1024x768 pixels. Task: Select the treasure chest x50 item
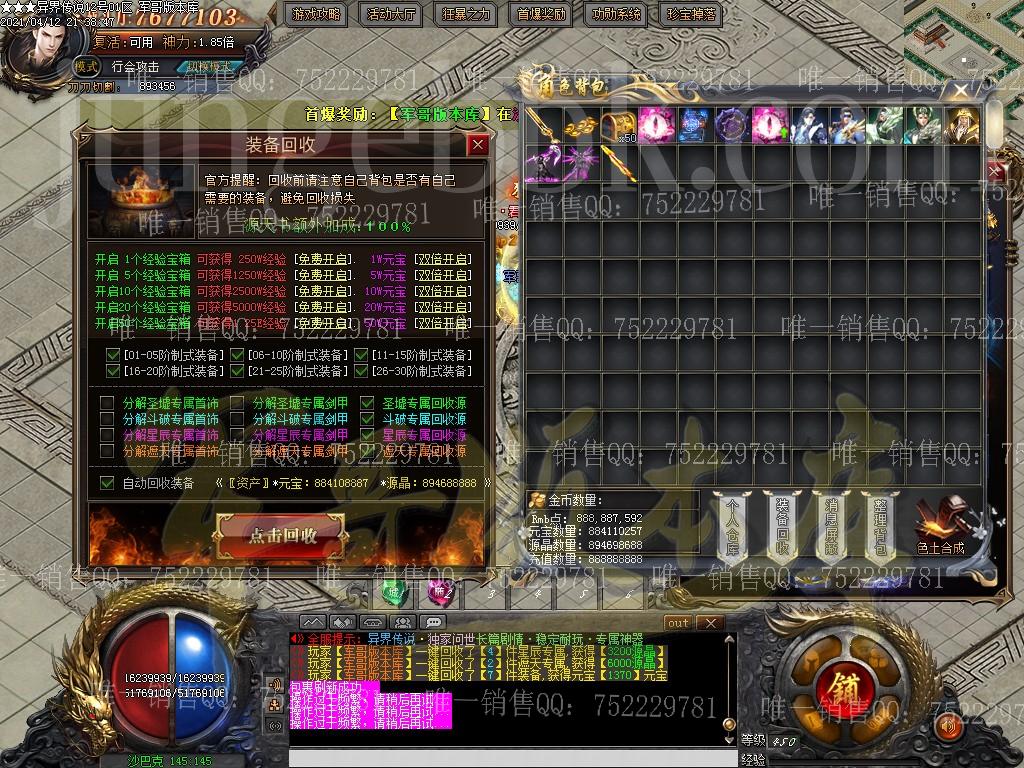[x=618, y=125]
